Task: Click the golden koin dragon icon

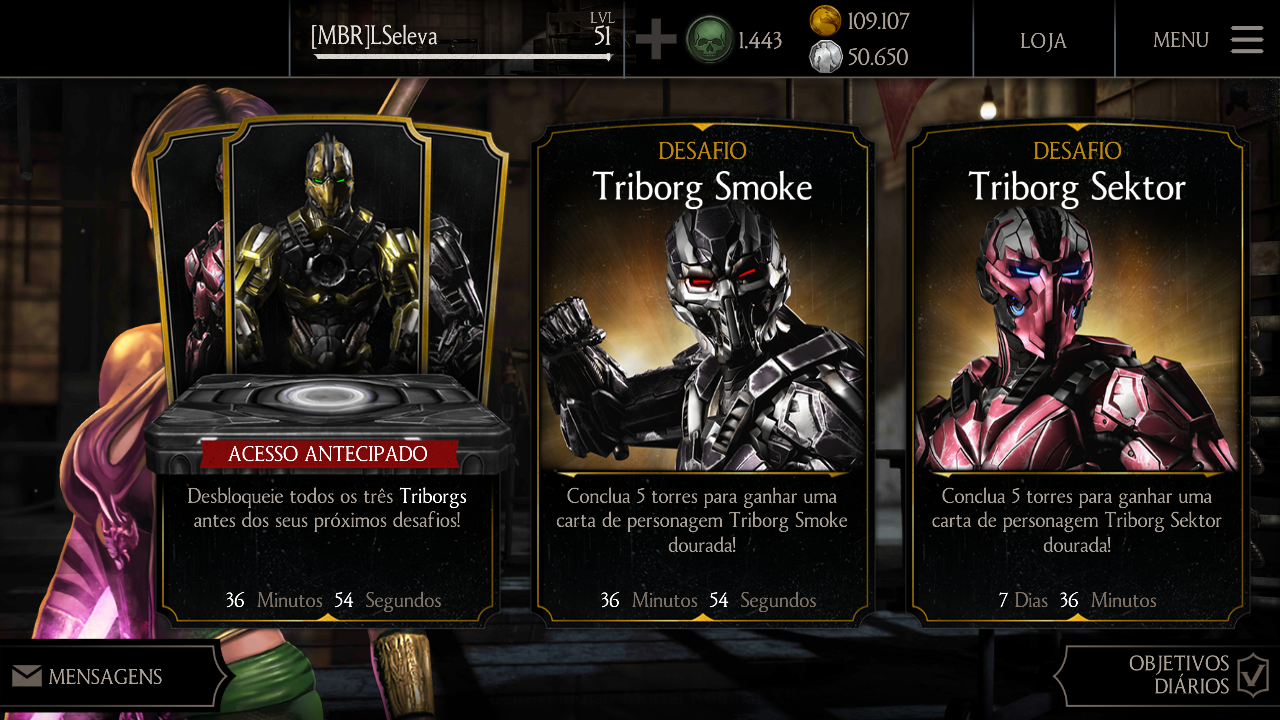Action: [827, 23]
